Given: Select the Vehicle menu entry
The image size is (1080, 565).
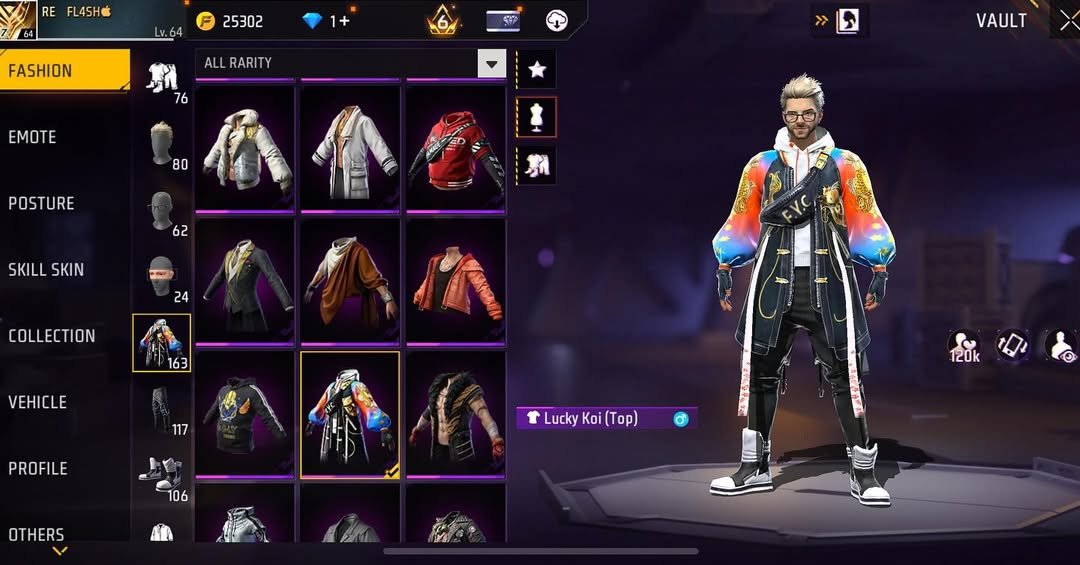Looking at the screenshot, I should pyautogui.click(x=37, y=402).
